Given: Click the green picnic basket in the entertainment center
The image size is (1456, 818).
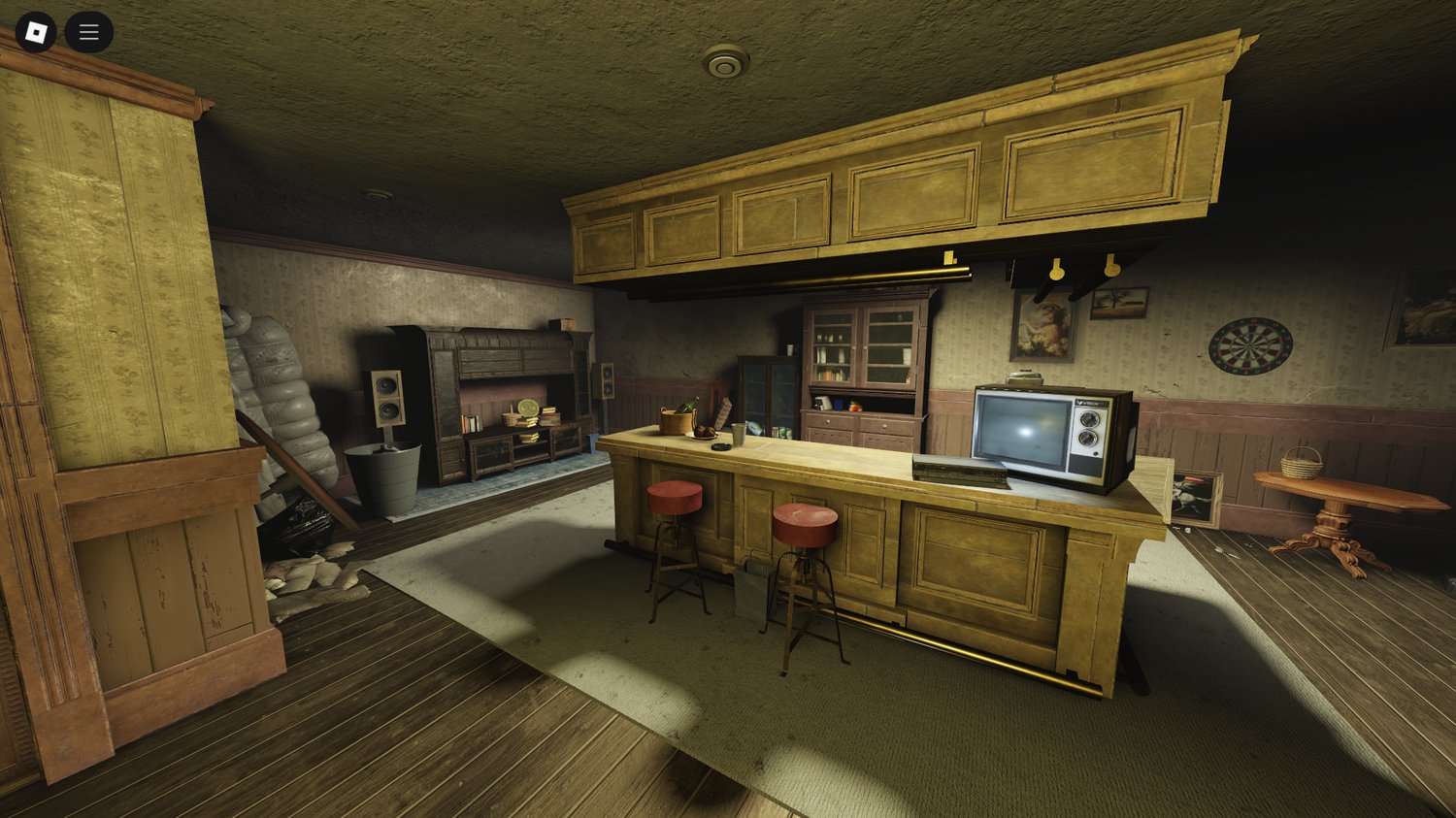Looking at the screenshot, I should point(521,417).
